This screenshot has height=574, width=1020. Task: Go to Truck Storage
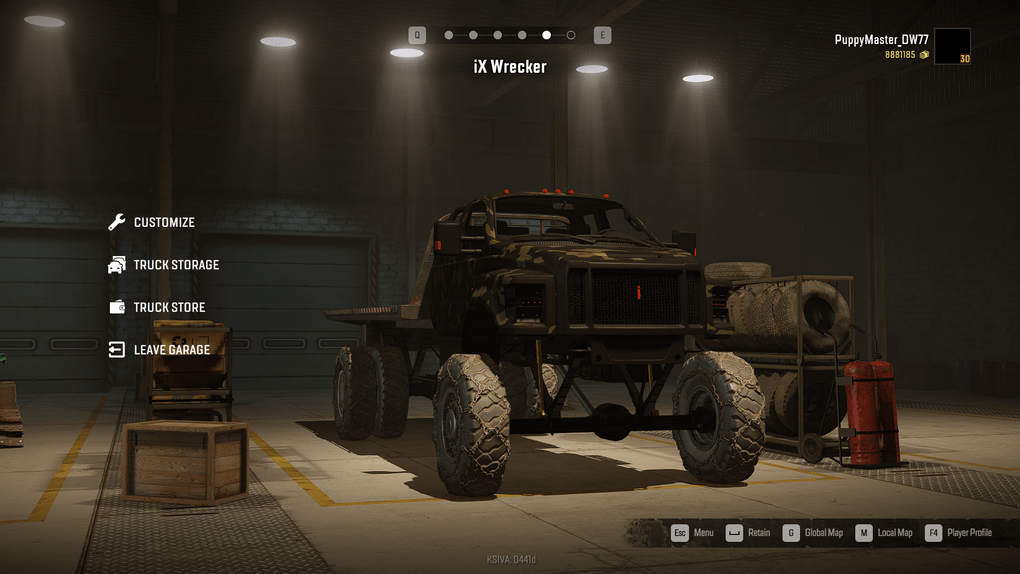tap(175, 265)
